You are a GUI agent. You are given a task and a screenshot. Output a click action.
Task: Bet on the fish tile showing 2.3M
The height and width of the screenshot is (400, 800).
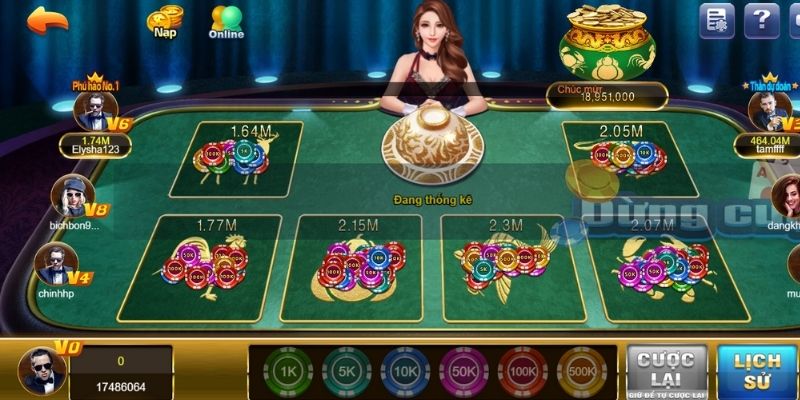click(505, 264)
